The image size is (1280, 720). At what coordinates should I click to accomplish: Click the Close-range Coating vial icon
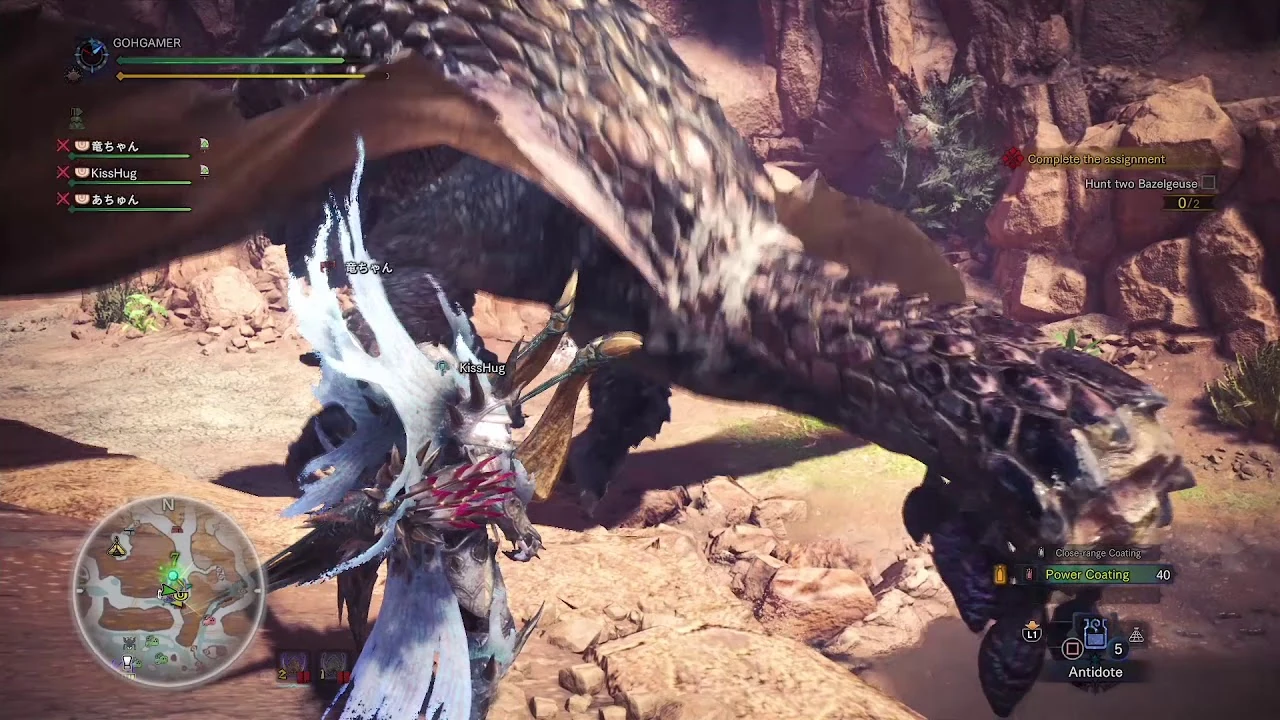[x=1041, y=552]
